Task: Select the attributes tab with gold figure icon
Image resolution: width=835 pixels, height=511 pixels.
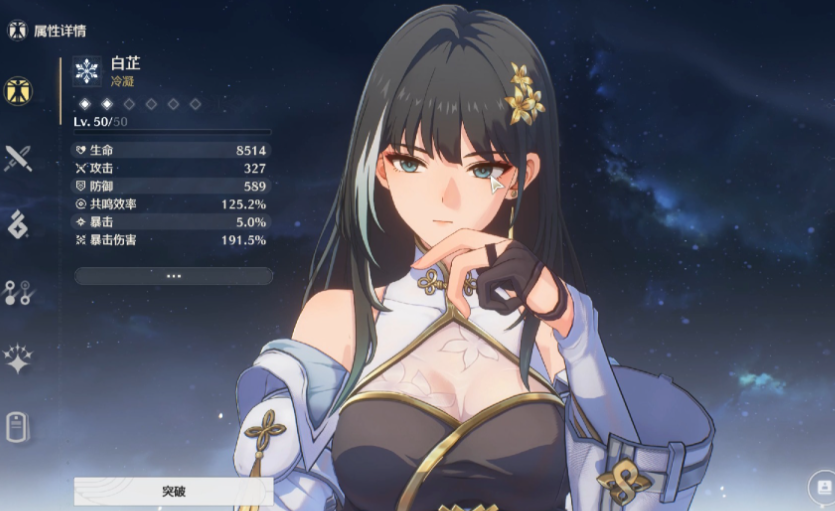Action: pyautogui.click(x=18, y=91)
